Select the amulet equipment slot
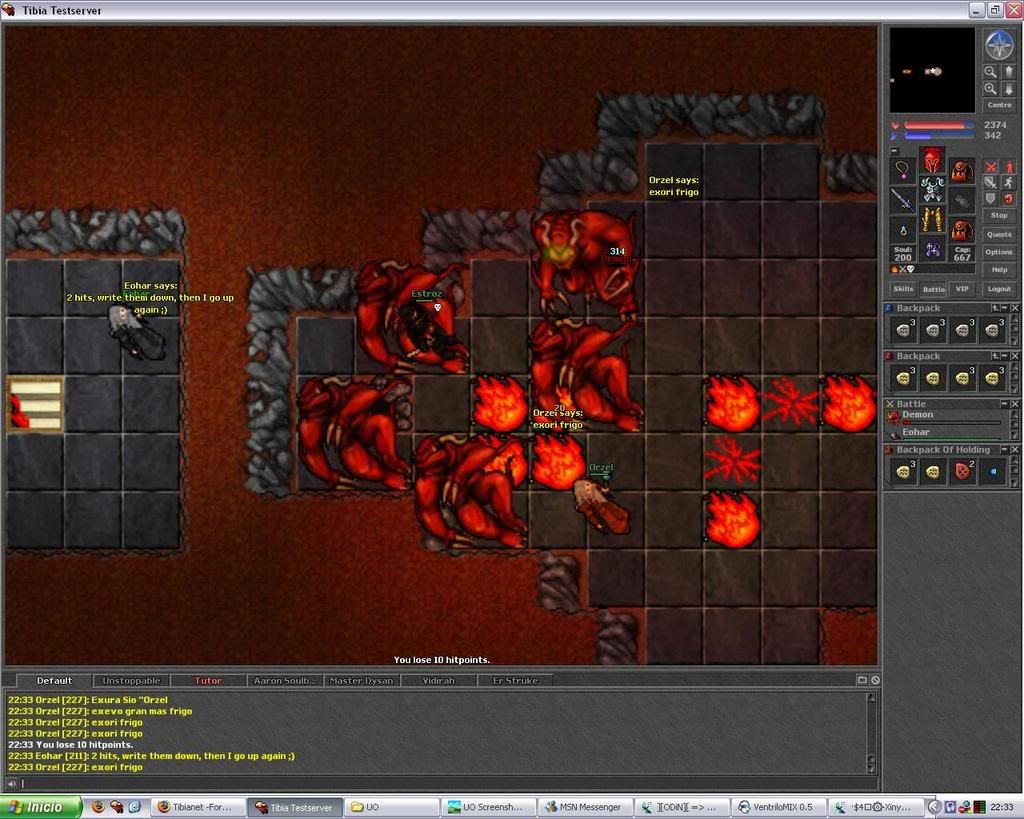Screen dimensions: 1024x819 (903, 170)
